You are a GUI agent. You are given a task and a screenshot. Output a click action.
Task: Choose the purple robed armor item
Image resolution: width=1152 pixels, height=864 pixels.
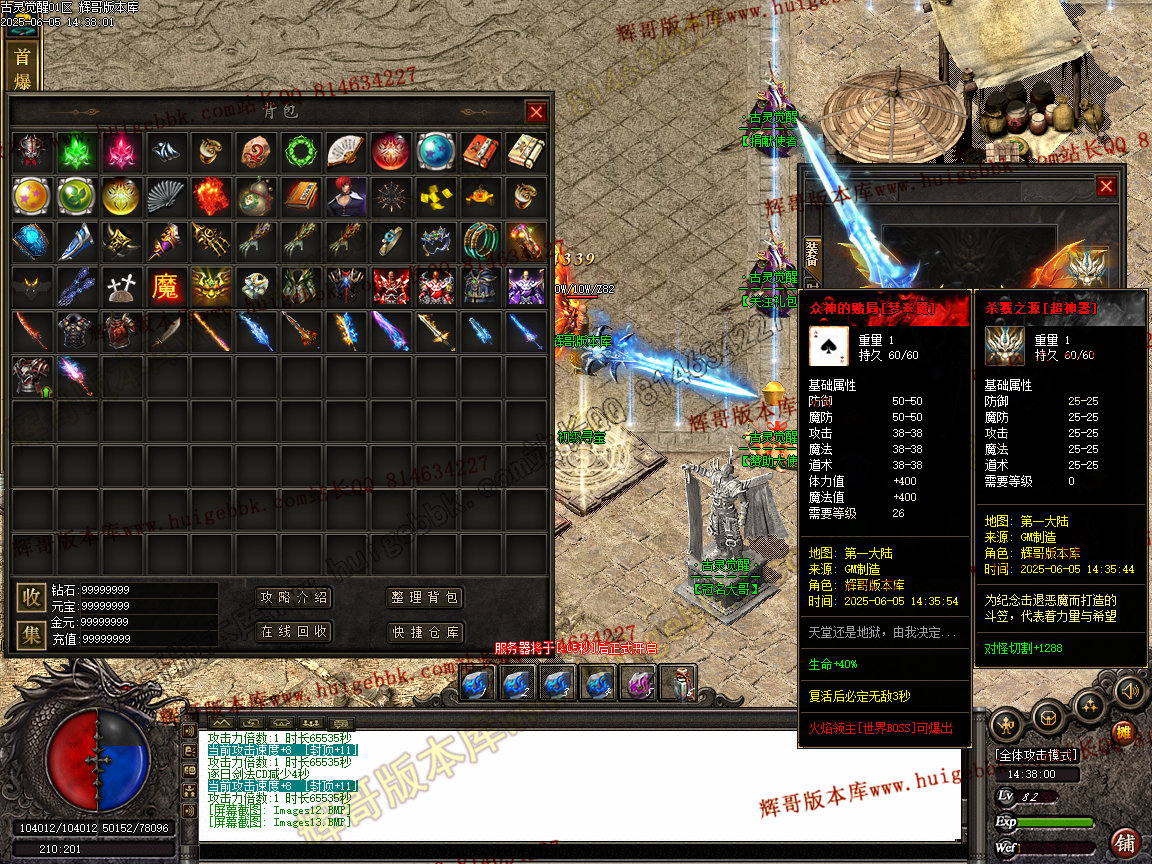[525, 288]
